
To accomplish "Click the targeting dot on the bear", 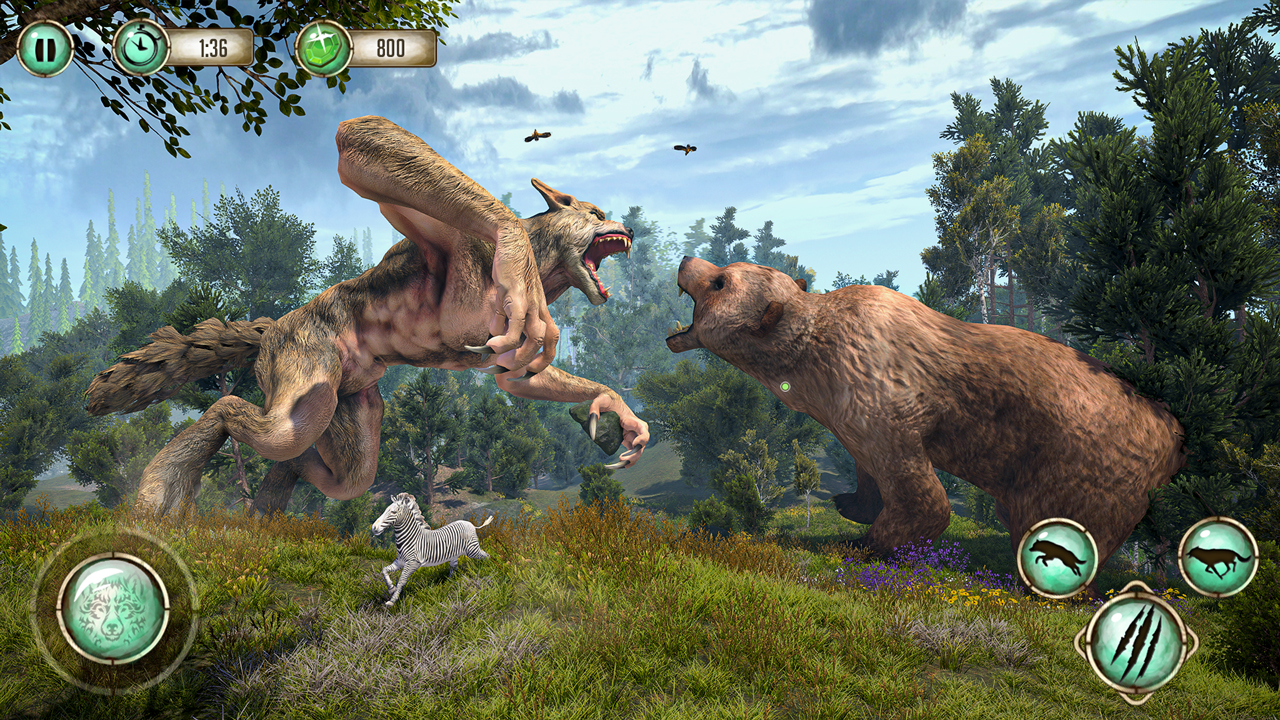I will coord(785,385).
